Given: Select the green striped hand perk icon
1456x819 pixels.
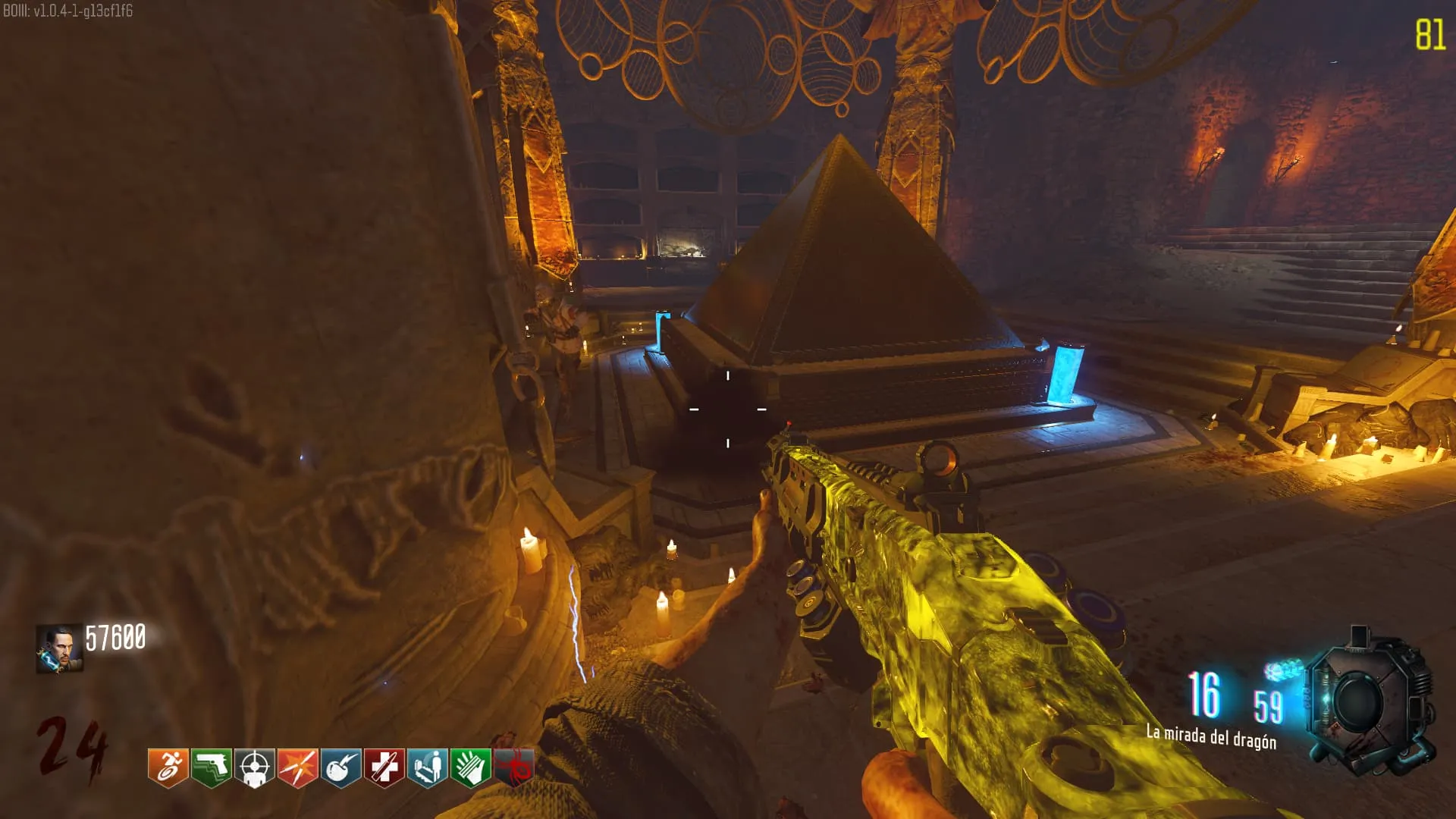Looking at the screenshot, I should click(x=470, y=767).
